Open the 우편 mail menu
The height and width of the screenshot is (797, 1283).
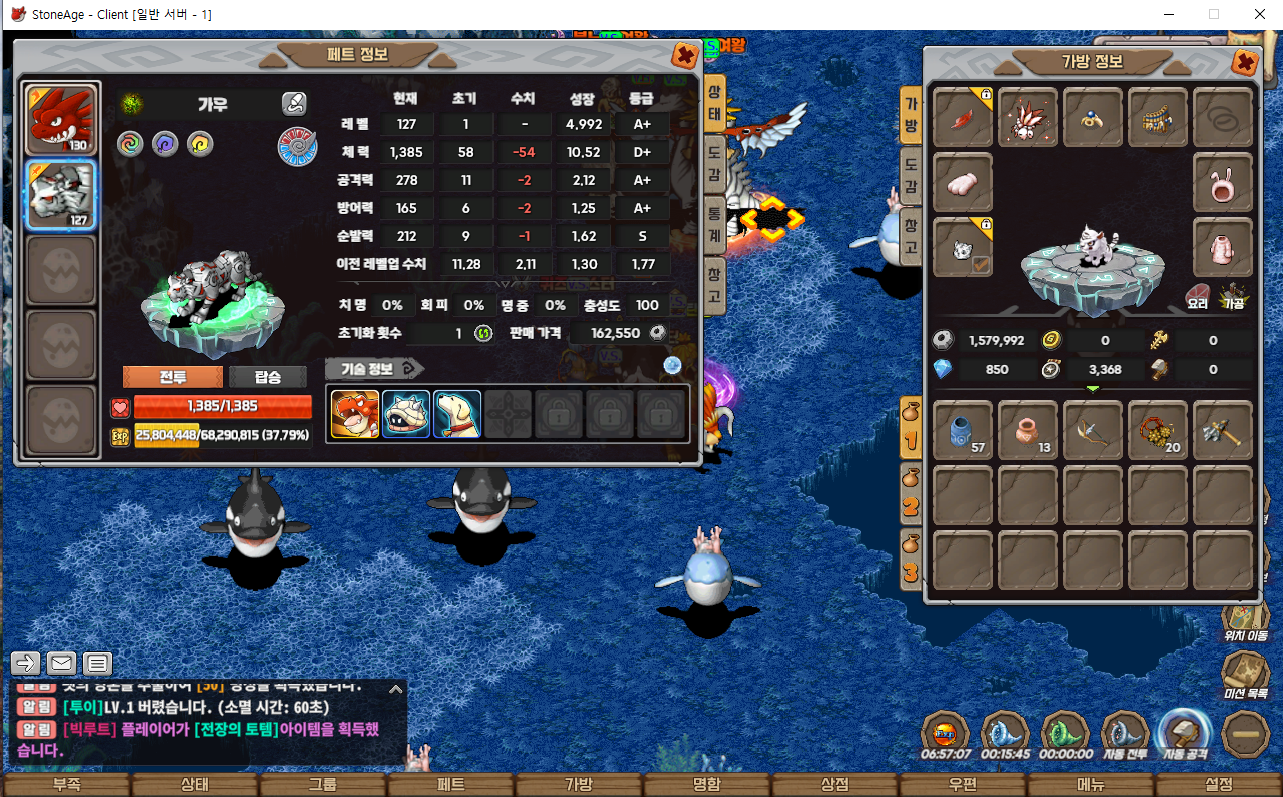962,785
